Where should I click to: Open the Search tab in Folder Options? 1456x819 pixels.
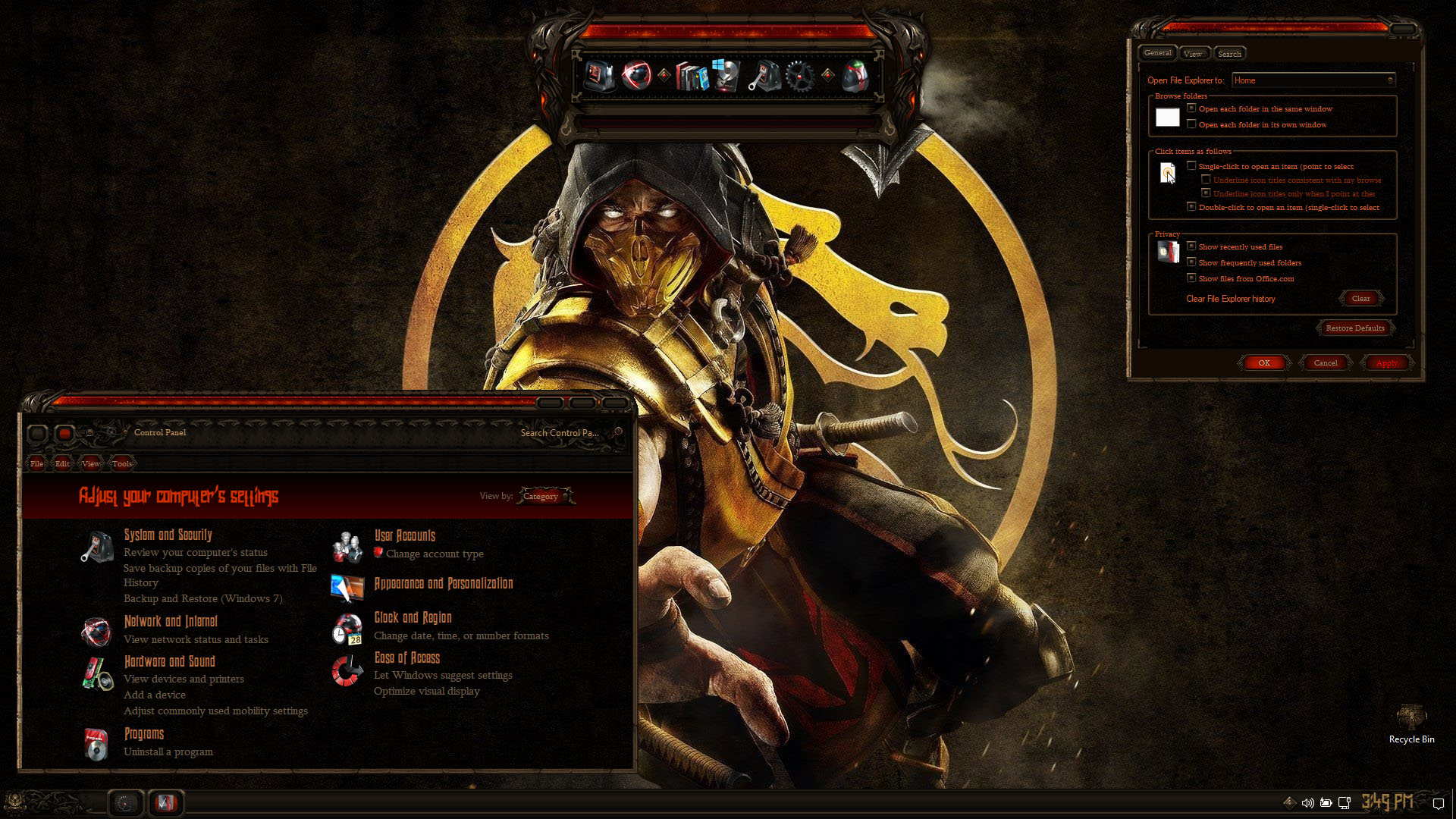pyautogui.click(x=1229, y=54)
